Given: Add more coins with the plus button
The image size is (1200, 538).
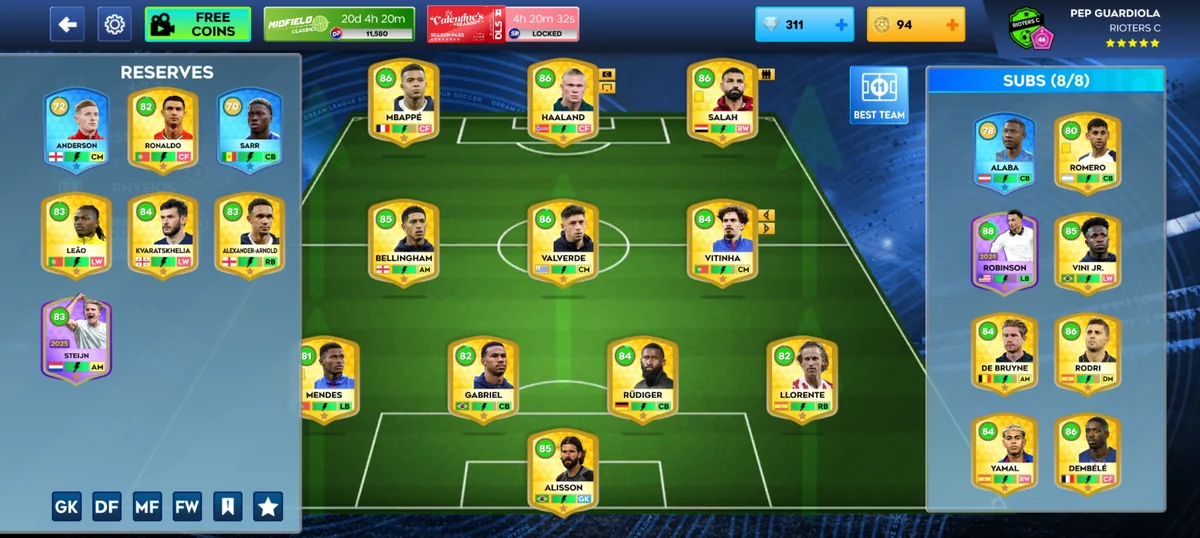Looking at the screenshot, I should tap(951, 25).
